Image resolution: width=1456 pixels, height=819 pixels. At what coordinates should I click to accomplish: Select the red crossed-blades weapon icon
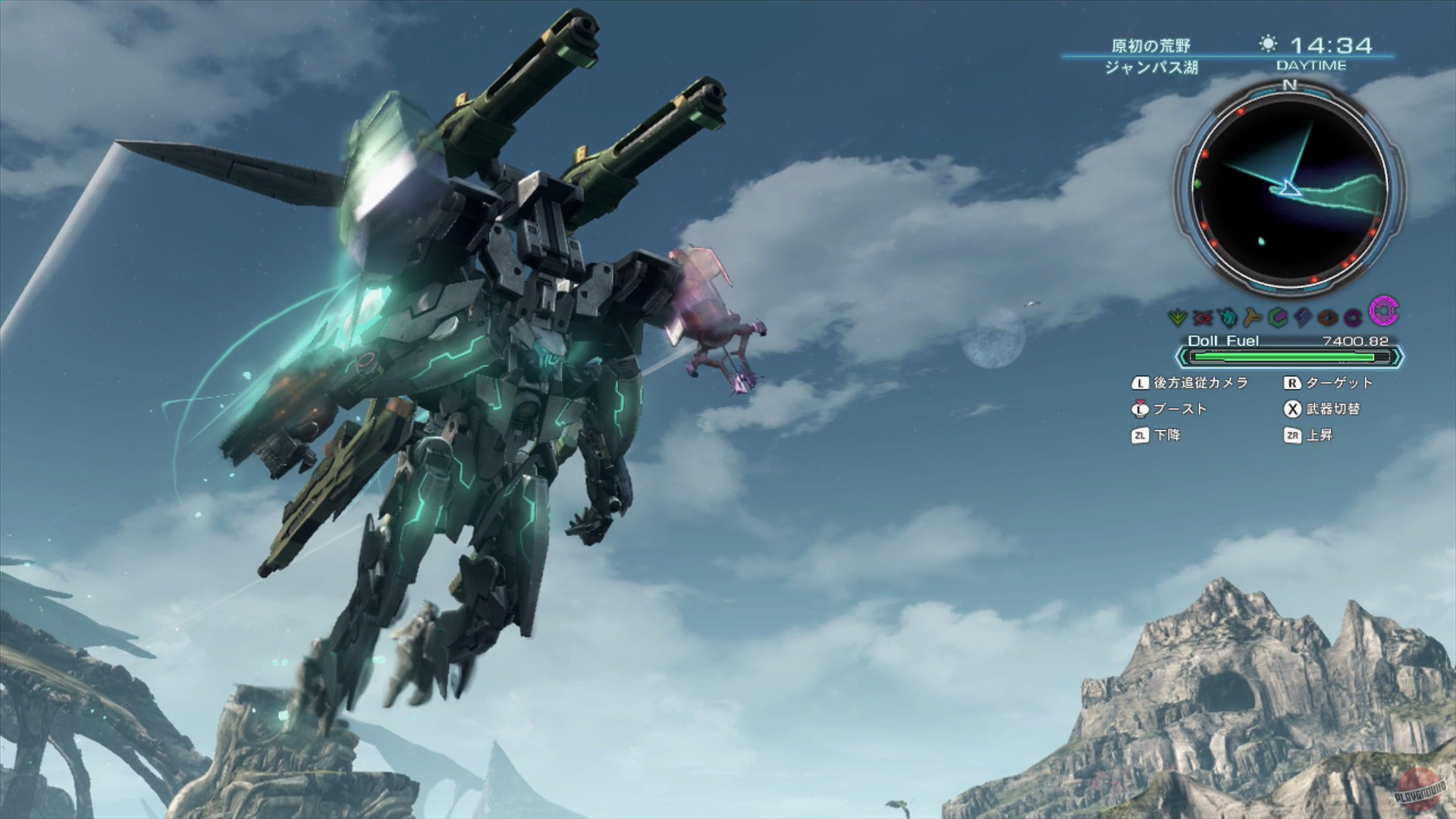1201,317
